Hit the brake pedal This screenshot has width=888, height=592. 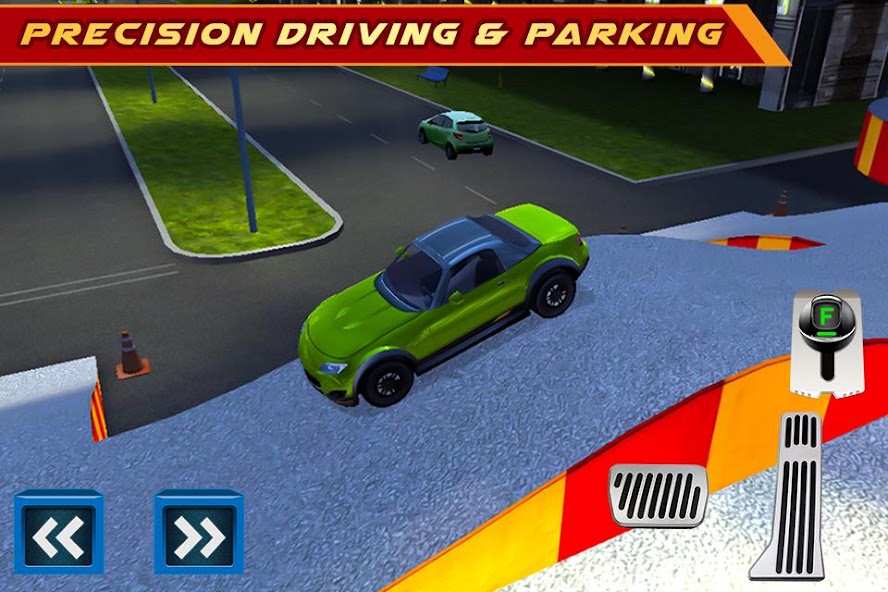658,495
